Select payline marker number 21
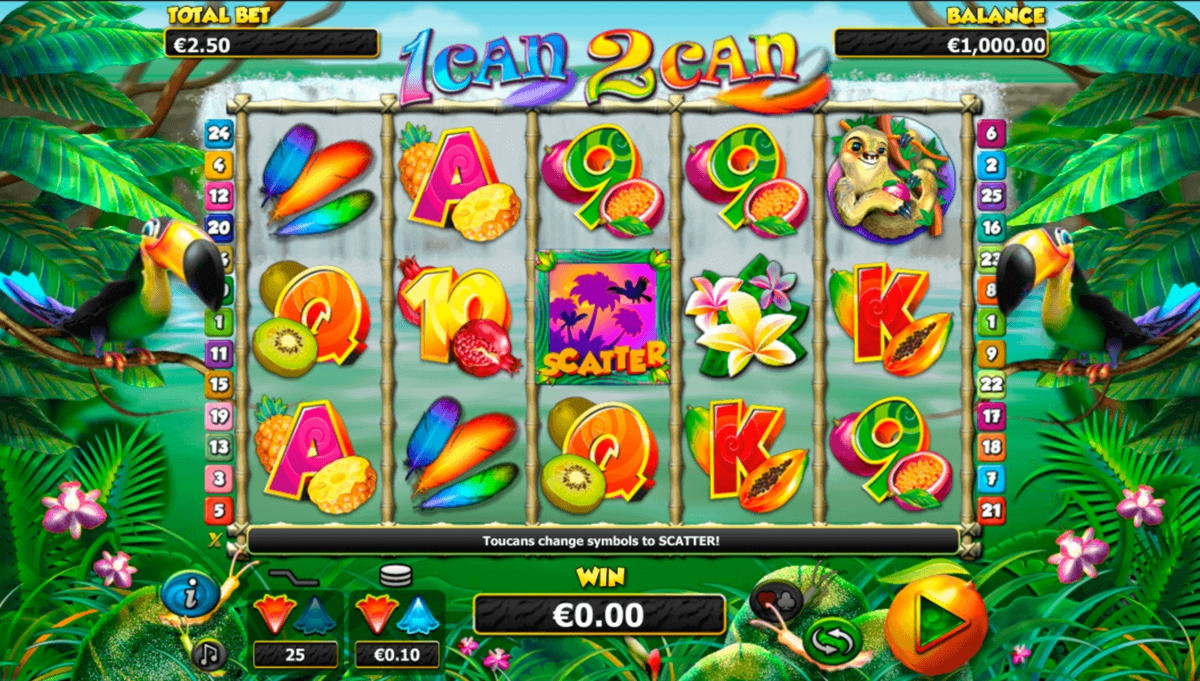This screenshot has height=681, width=1200. click(991, 510)
